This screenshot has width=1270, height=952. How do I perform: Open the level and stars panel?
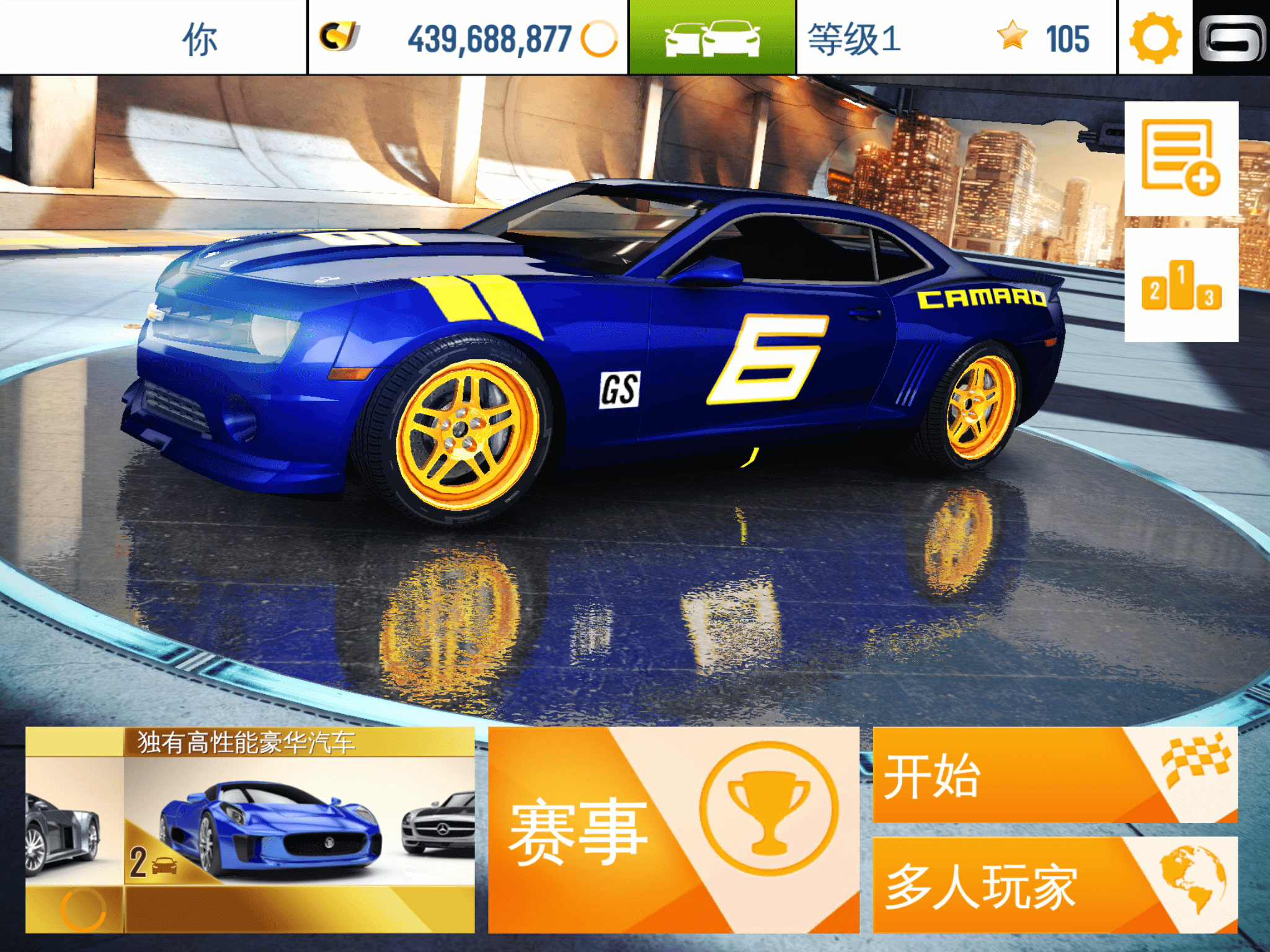(956, 37)
